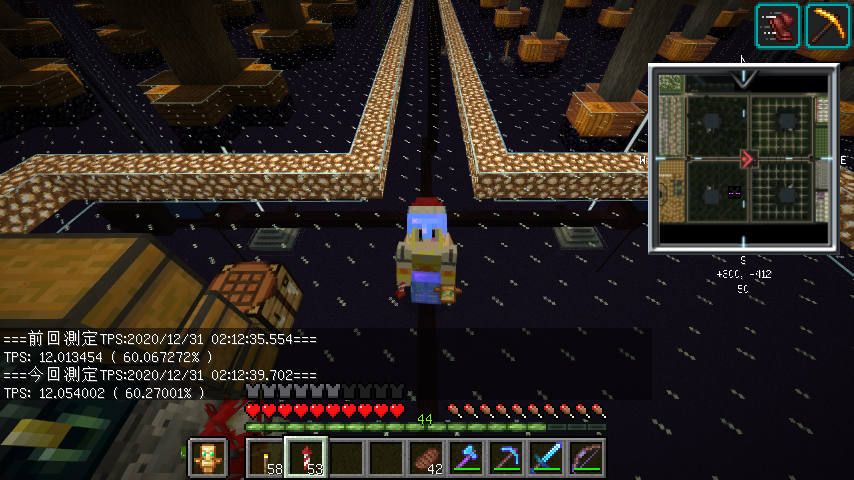Viewport: 854px width, 480px height.
Task: Click the red player arrow on the minimap
Action: [747, 158]
